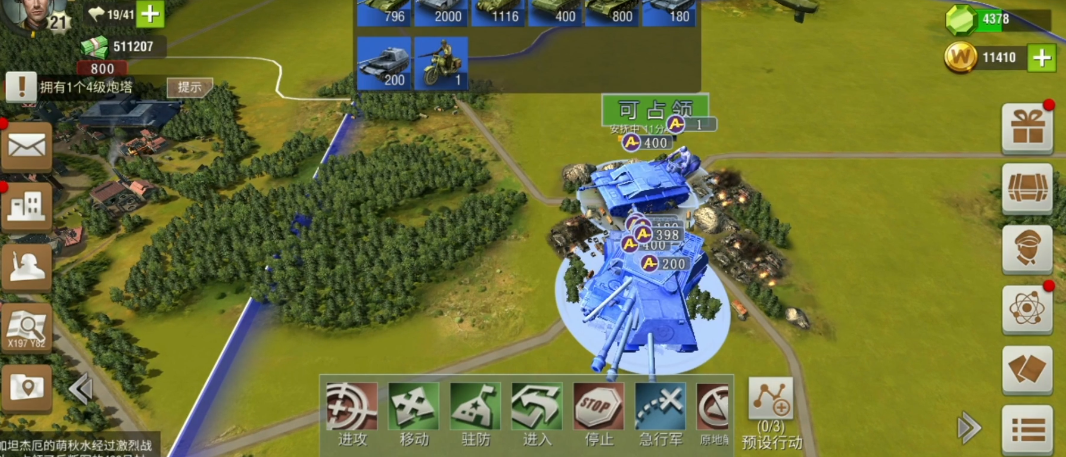Click the 提示 hint button

coord(189,87)
